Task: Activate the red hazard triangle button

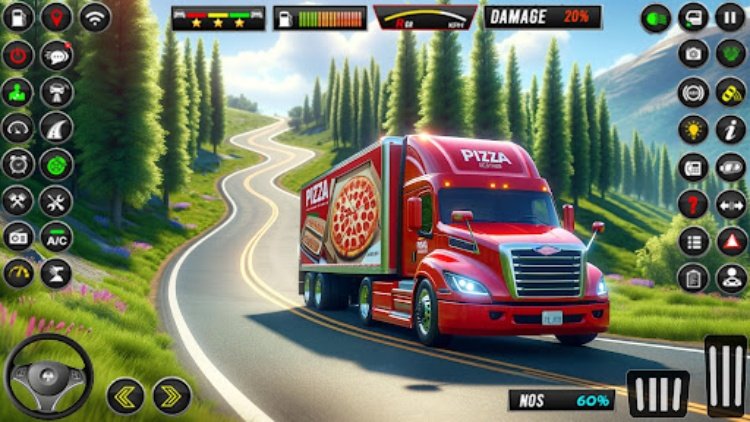Action: (731, 240)
